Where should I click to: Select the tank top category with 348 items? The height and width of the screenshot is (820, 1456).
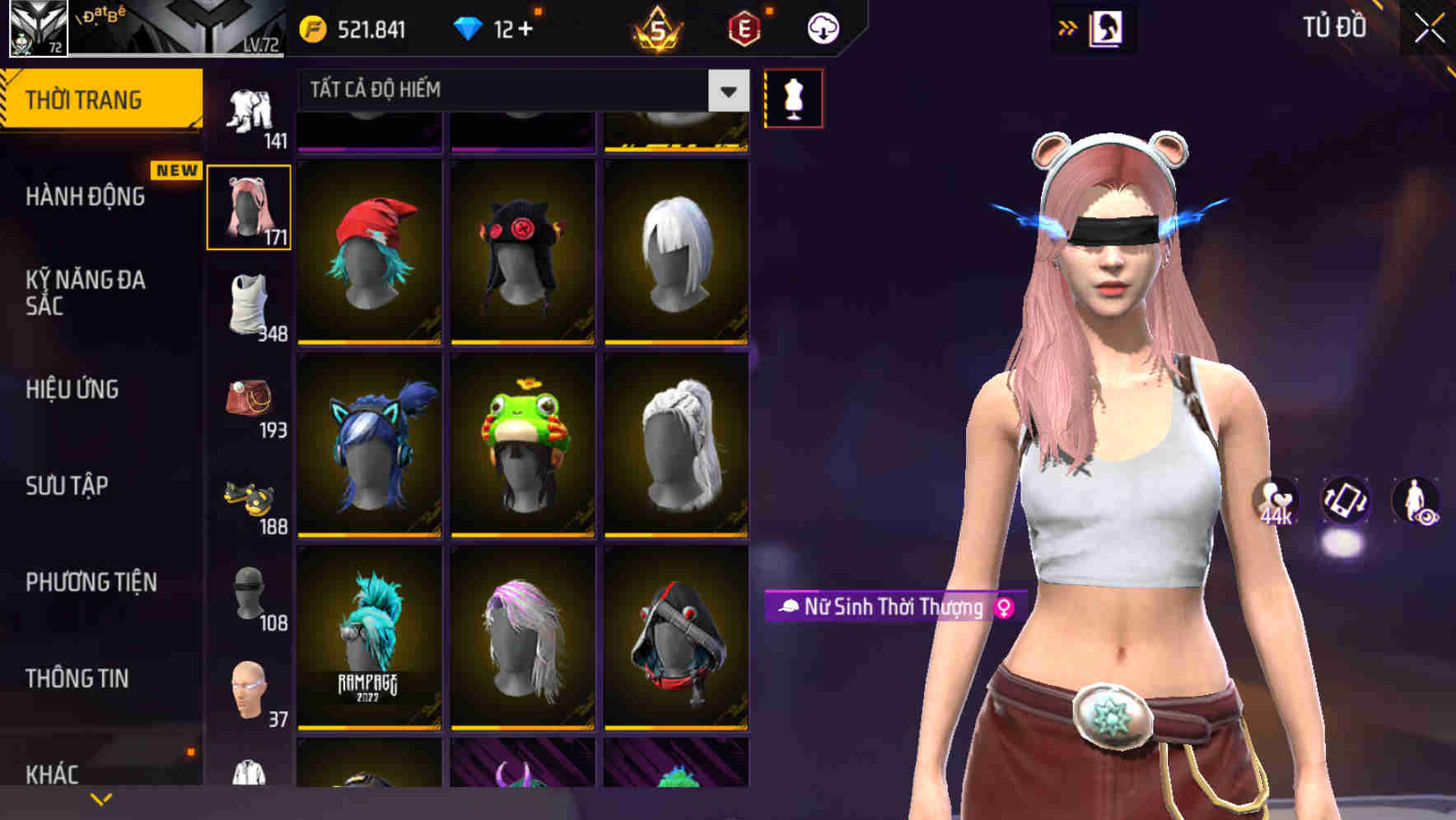coord(250,306)
